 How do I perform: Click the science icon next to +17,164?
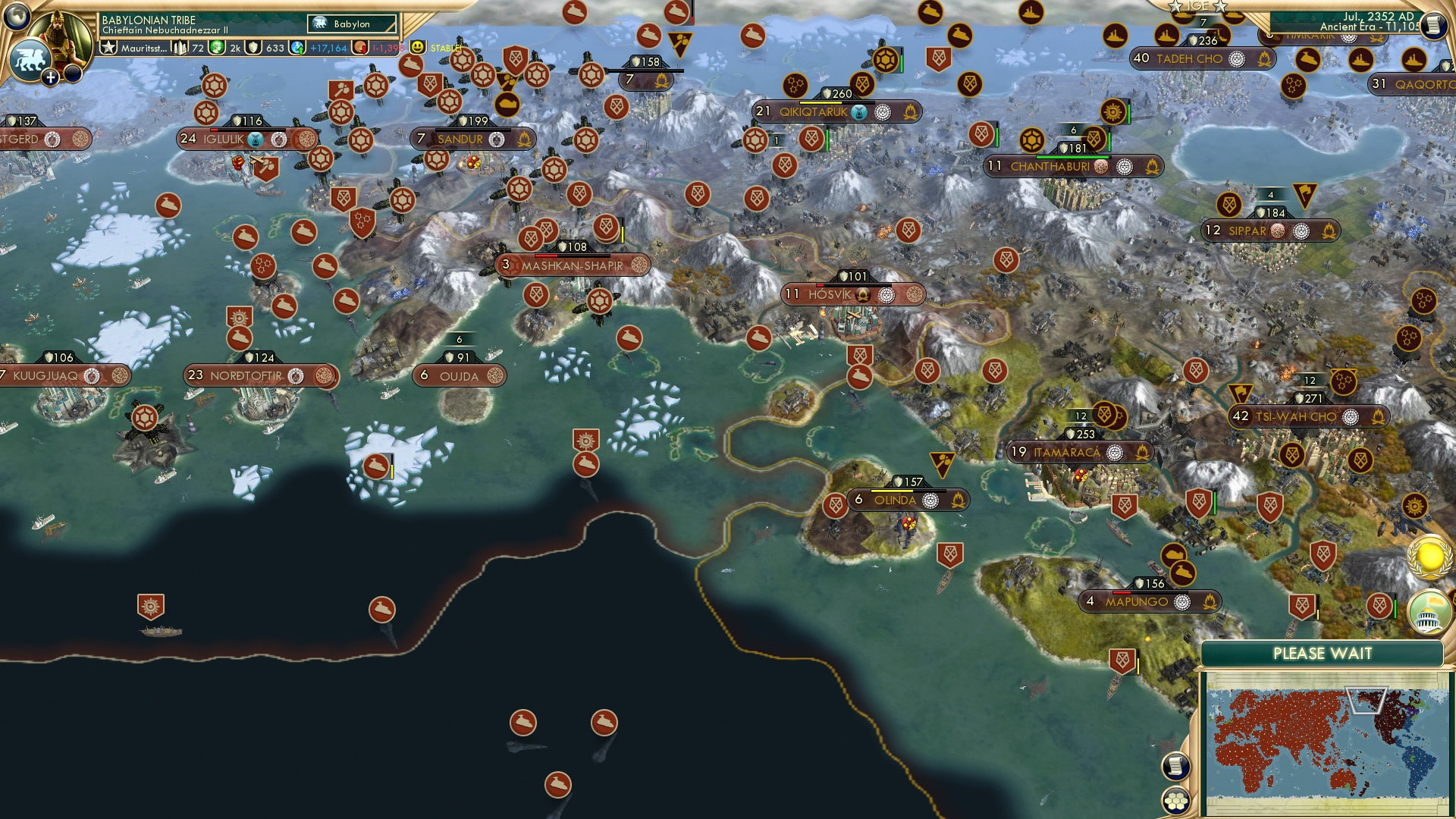(297, 46)
